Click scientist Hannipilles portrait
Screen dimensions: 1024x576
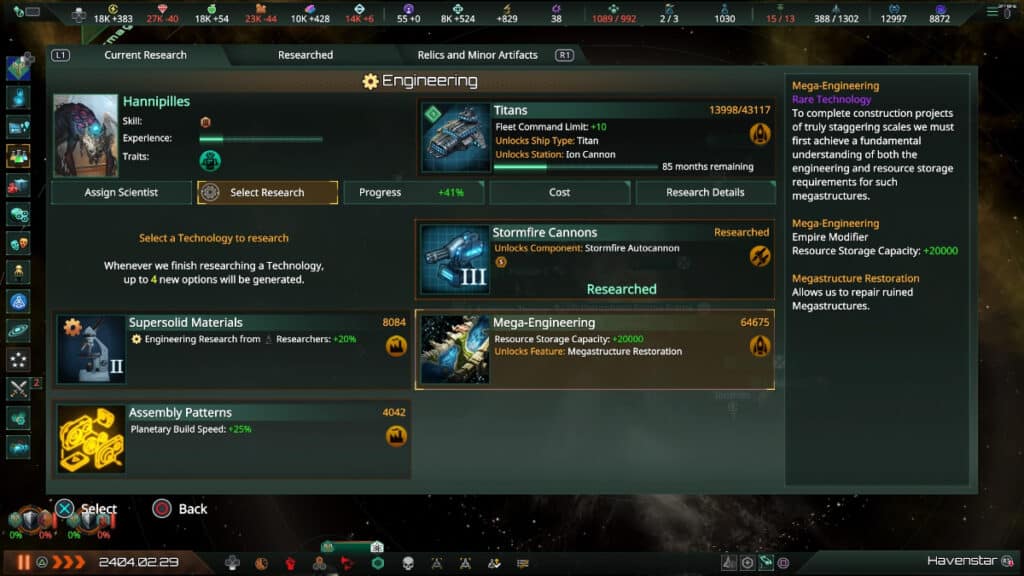pyautogui.click(x=86, y=136)
